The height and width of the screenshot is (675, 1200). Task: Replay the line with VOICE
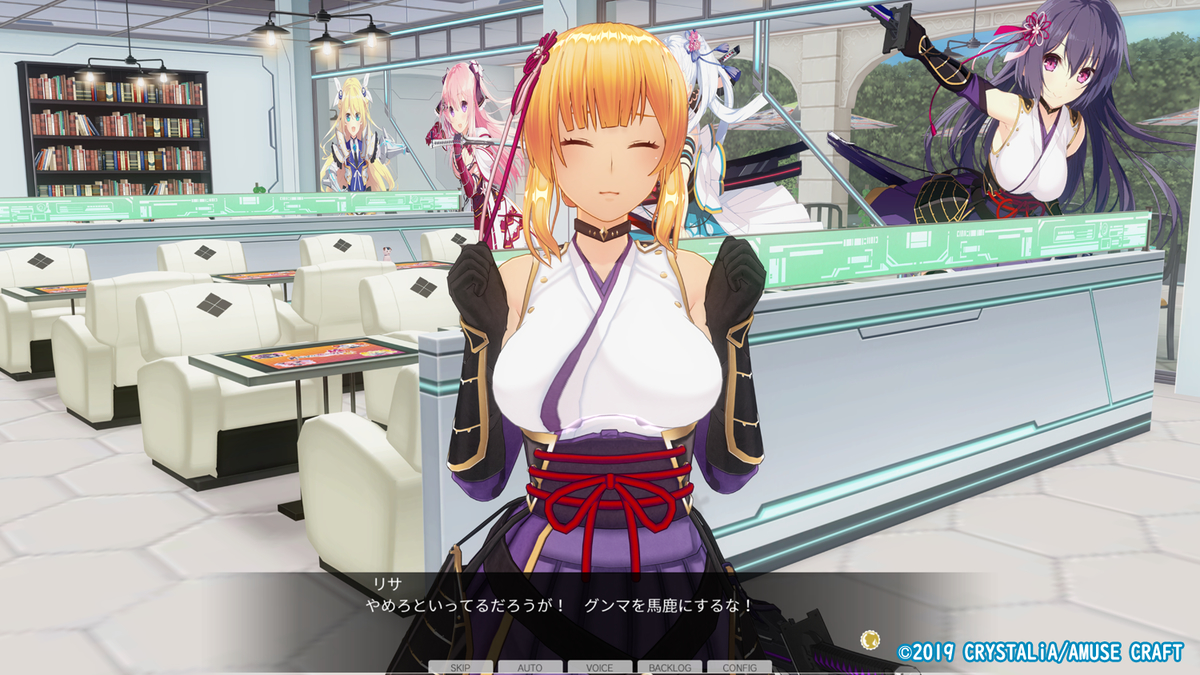pos(600,667)
